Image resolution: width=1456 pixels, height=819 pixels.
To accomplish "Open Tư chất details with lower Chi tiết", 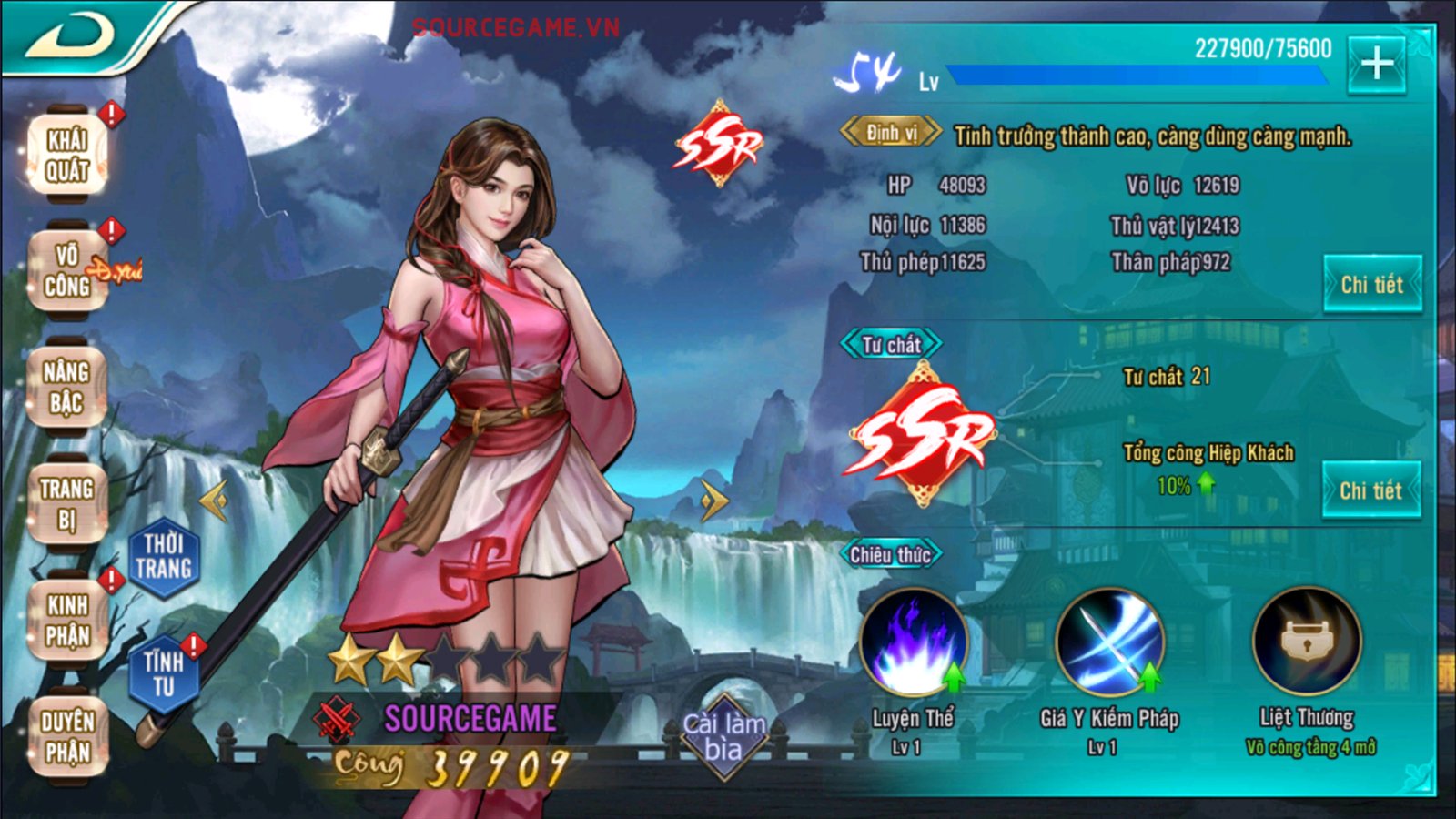I will coord(1370,491).
